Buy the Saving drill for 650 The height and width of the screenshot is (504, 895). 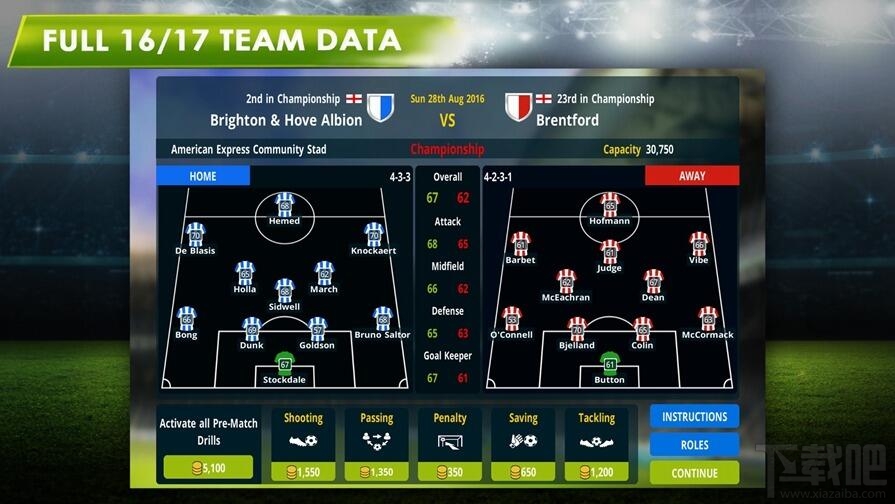(523, 471)
